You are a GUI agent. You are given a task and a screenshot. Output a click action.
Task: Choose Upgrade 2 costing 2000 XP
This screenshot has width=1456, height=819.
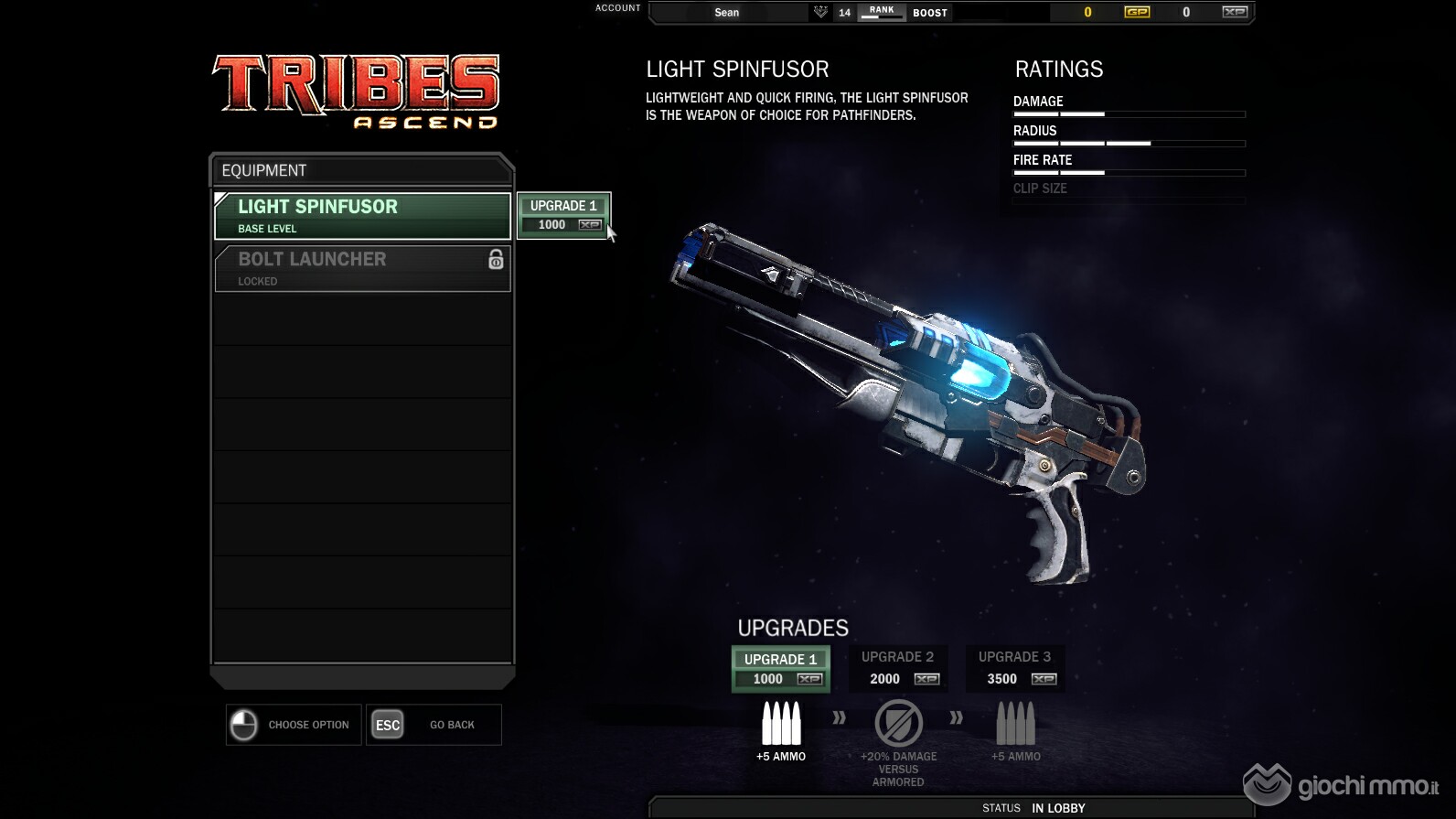pyautogui.click(x=898, y=668)
